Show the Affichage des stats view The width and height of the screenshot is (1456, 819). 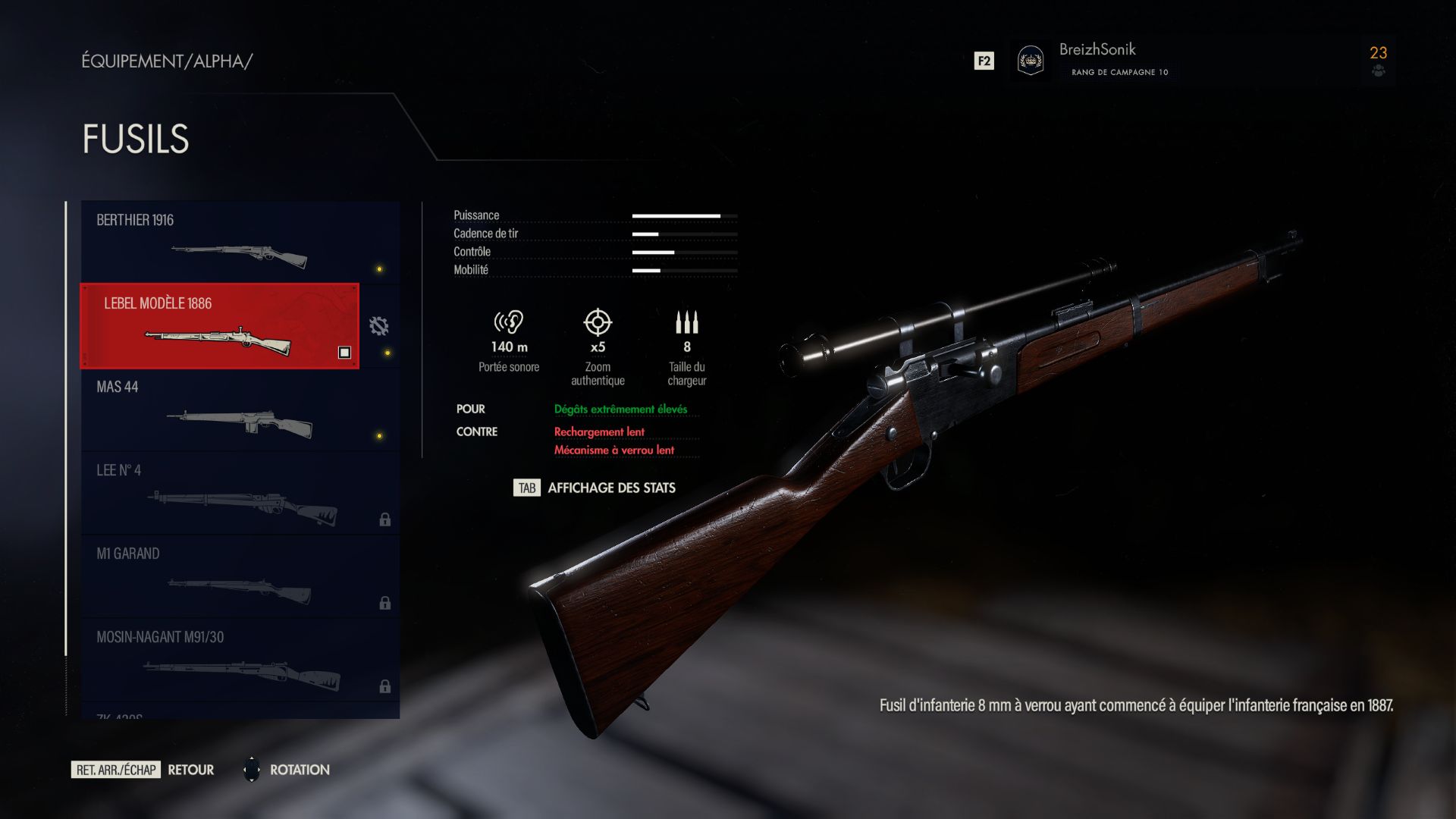coord(595,488)
